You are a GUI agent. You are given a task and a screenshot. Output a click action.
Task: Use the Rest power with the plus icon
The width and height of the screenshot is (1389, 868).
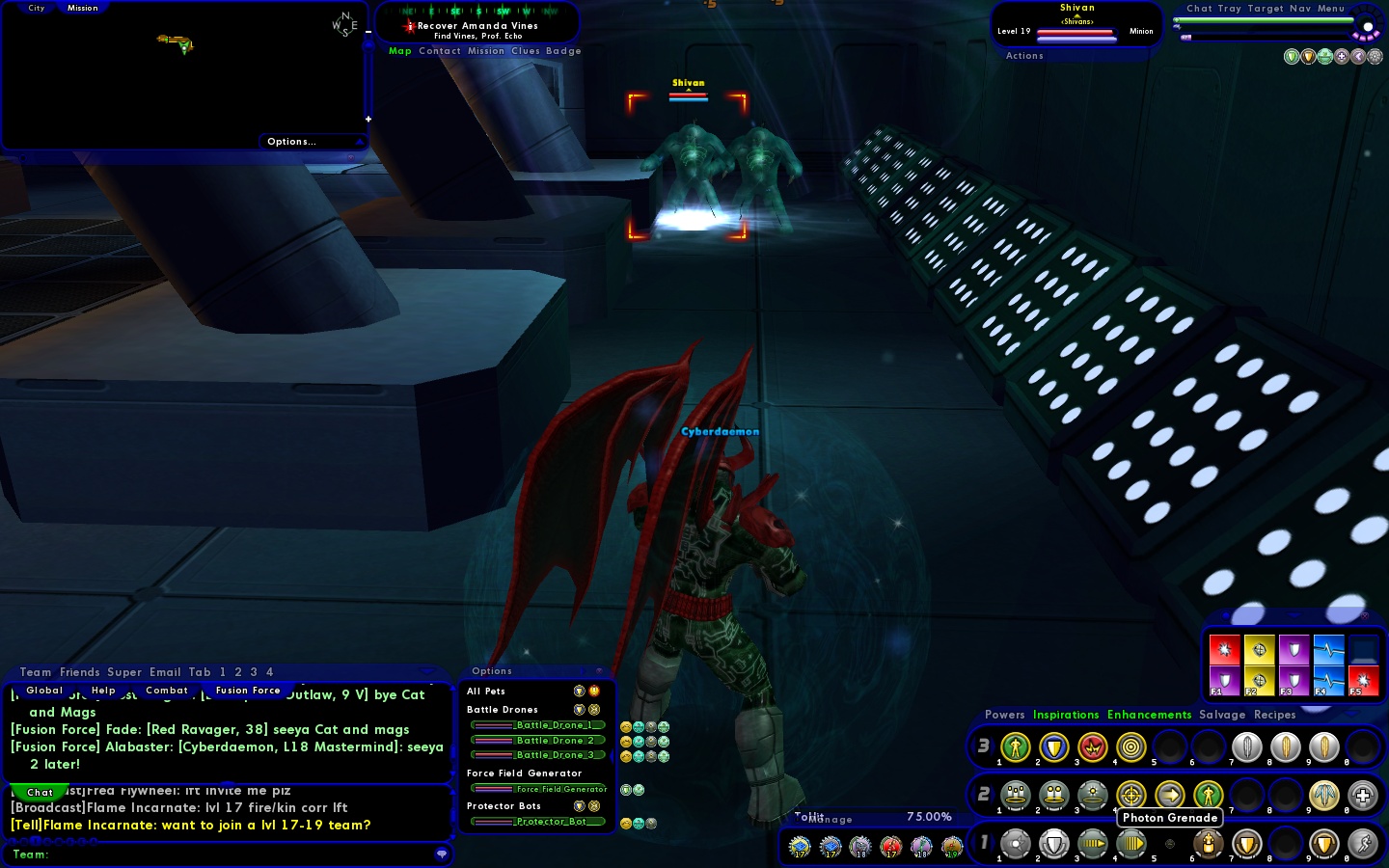1362,796
